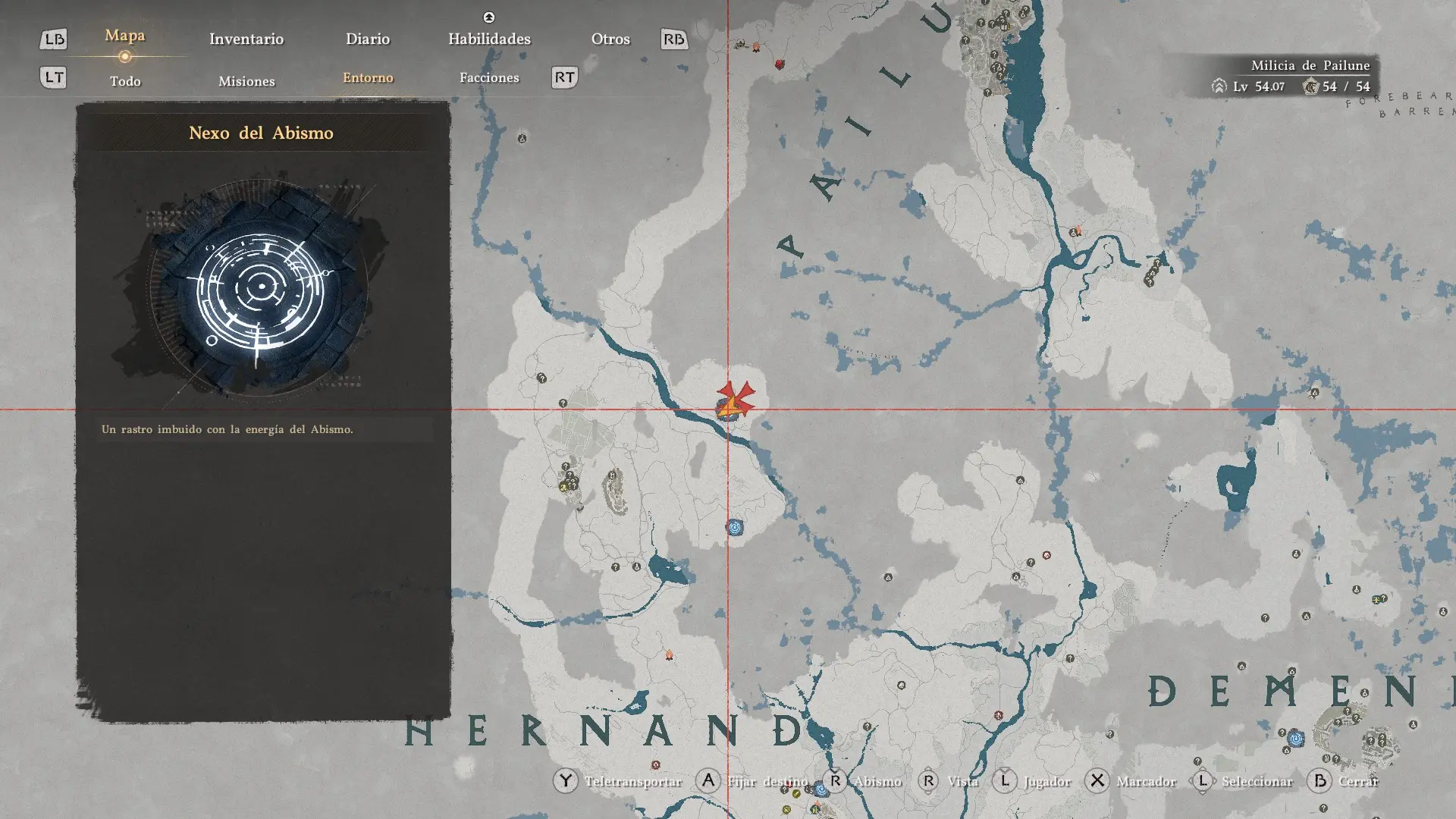Show the Todo map filter

[125, 81]
